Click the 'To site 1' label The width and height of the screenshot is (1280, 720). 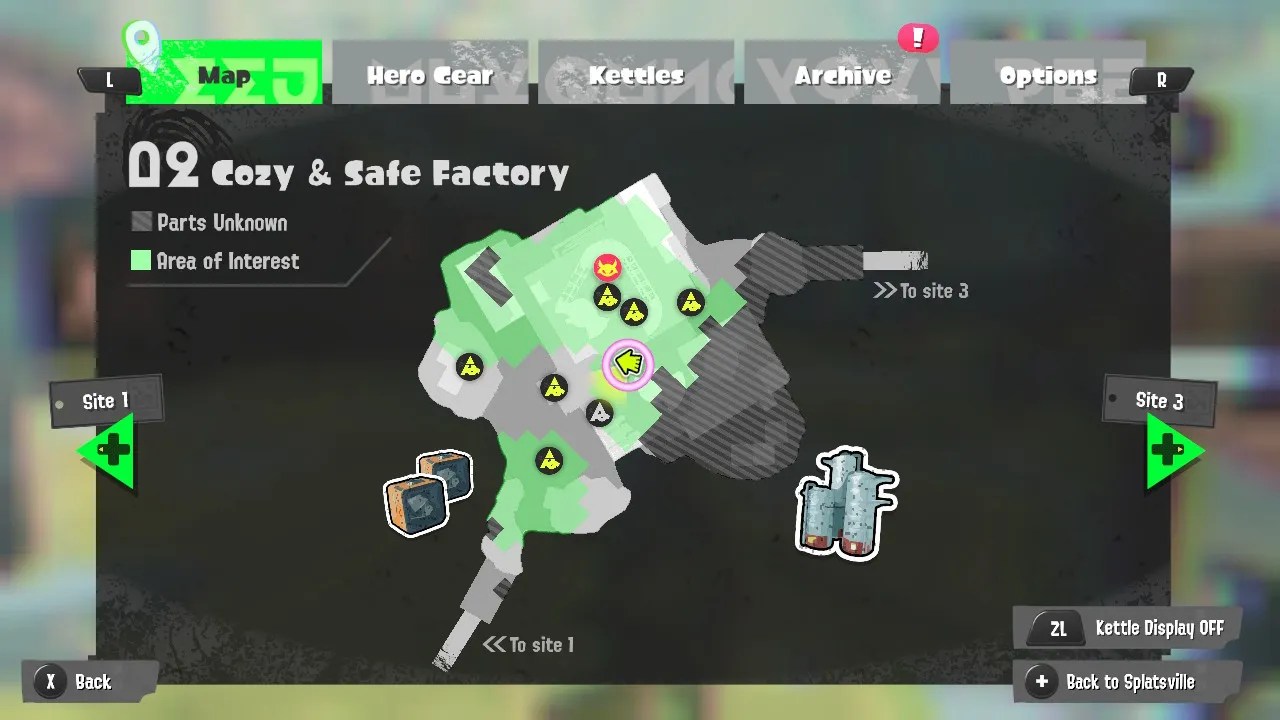click(530, 645)
